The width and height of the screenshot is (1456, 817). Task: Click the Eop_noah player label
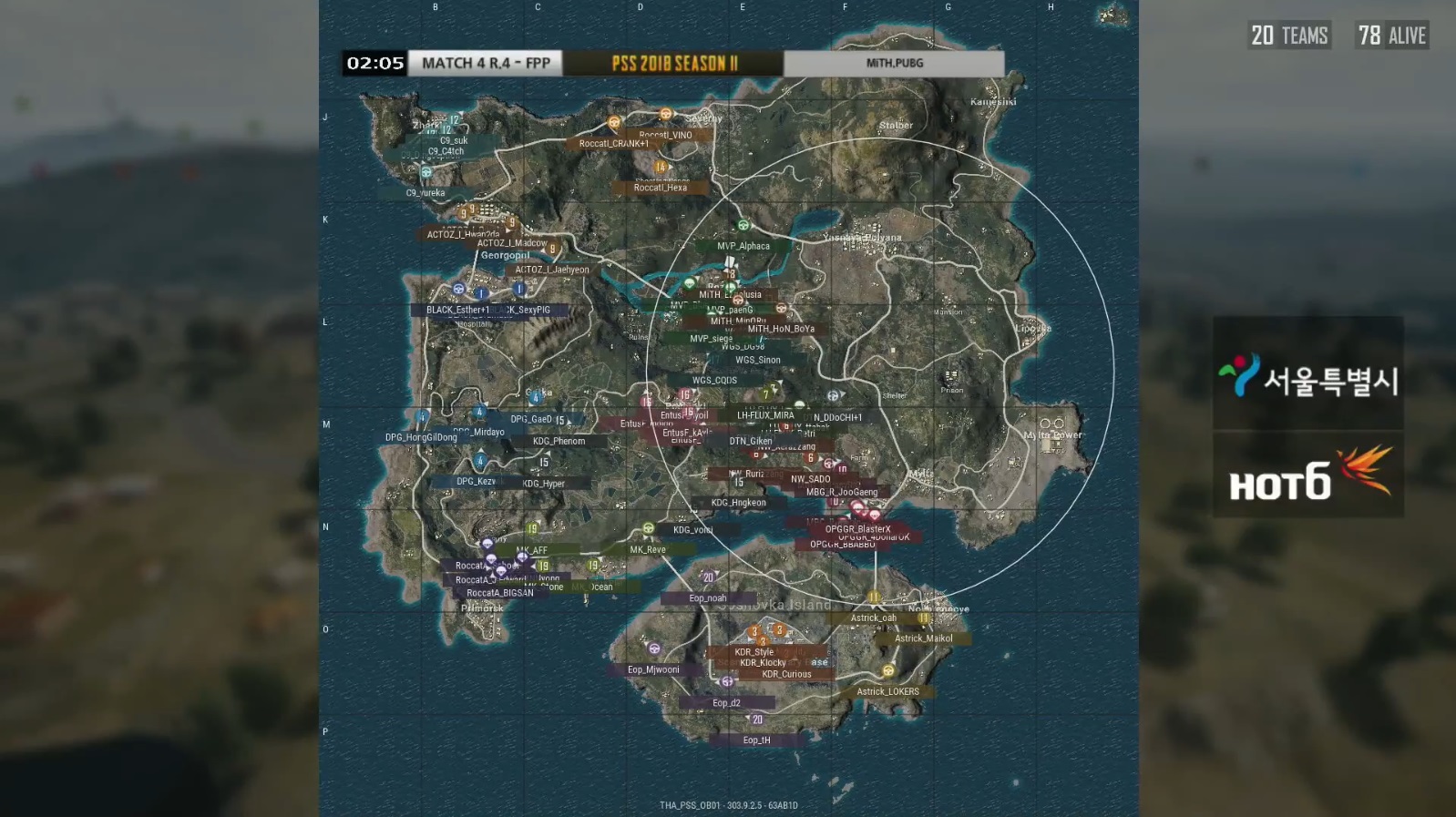pos(708,598)
